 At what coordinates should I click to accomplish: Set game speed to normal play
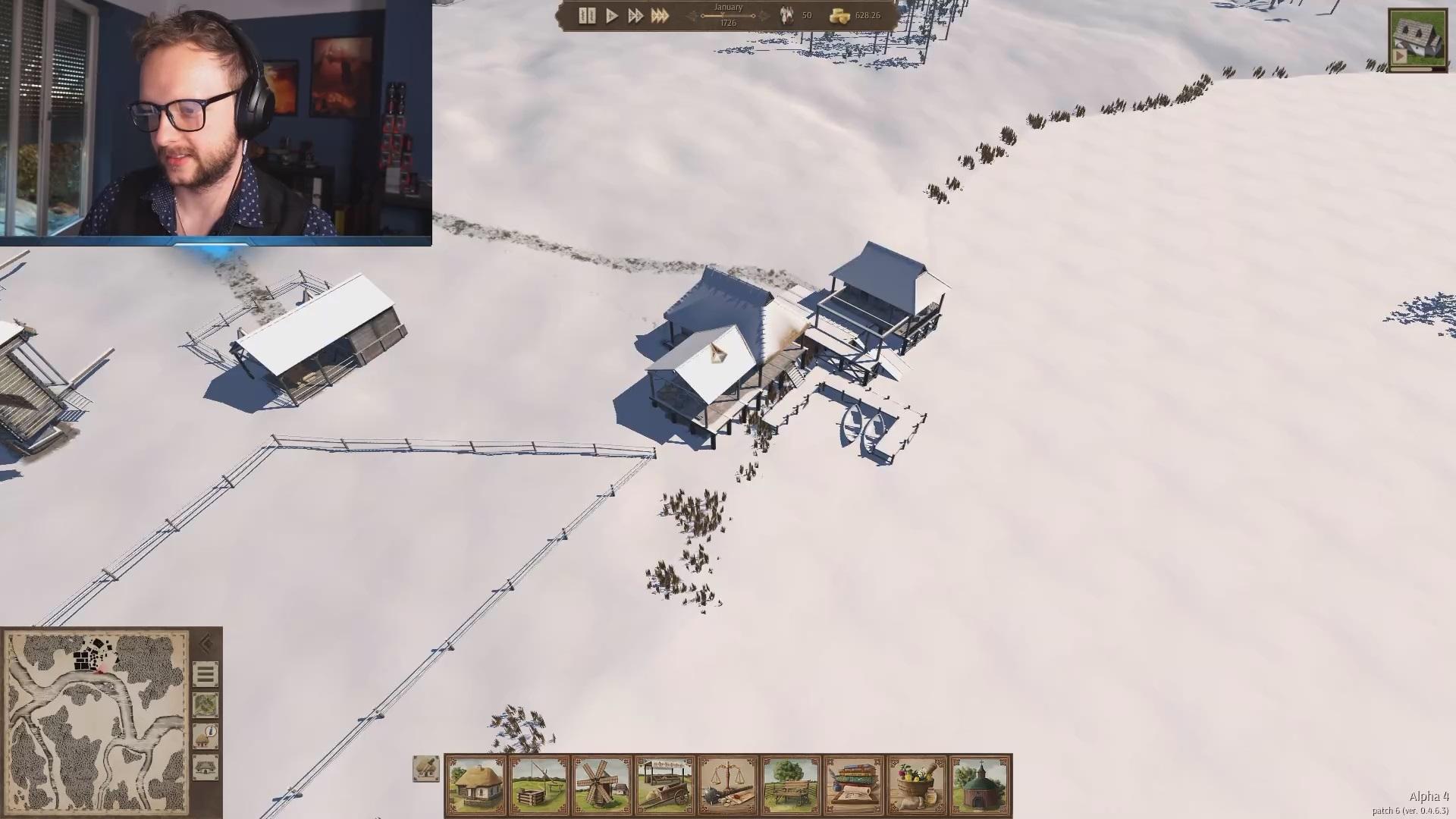click(x=612, y=16)
